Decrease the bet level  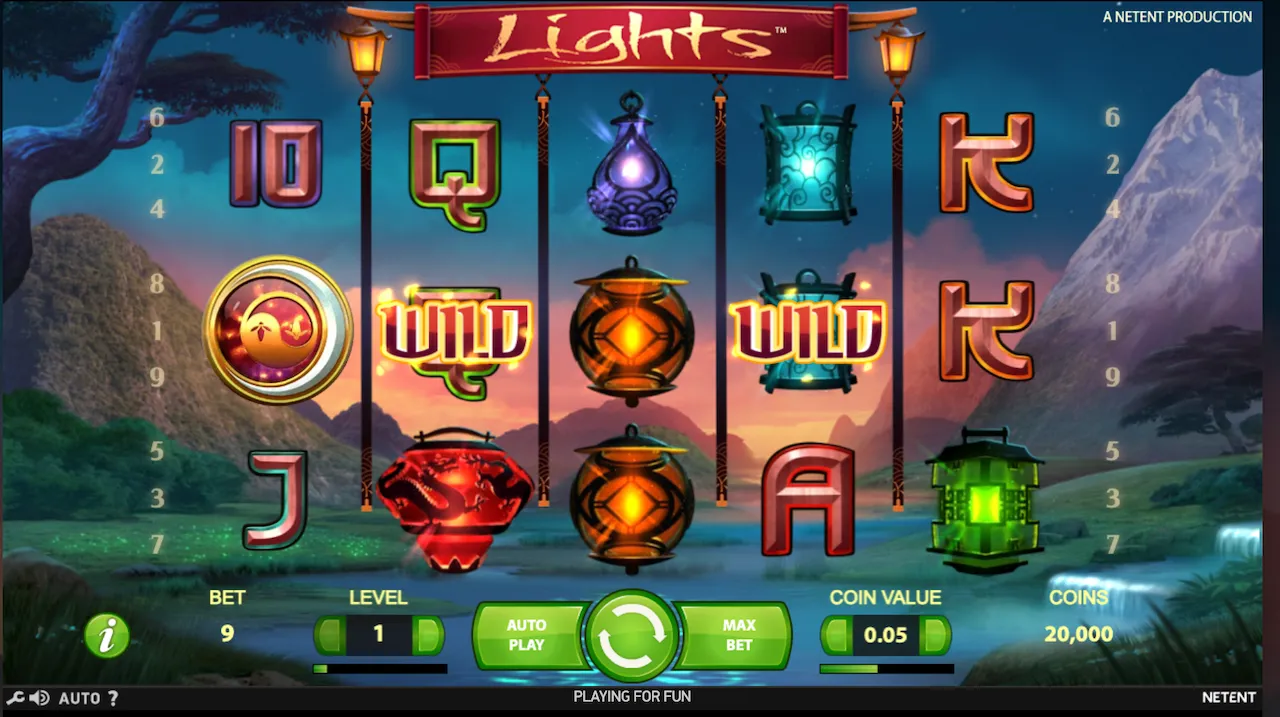(x=330, y=635)
